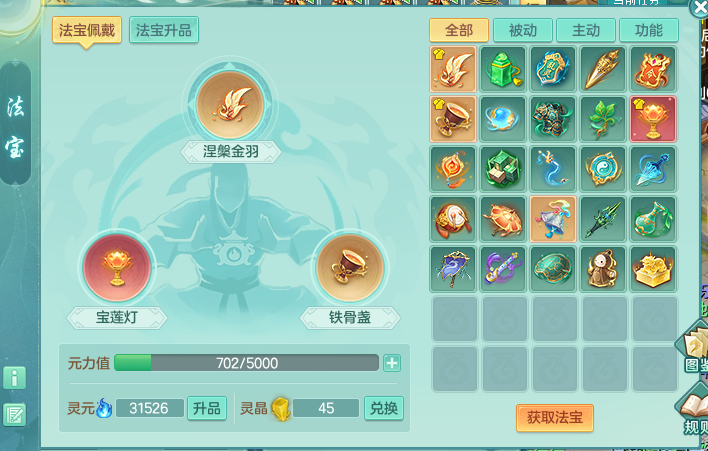The height and width of the screenshot is (451, 708).
Task: Select the 全部 filter tab
Action: click(459, 30)
